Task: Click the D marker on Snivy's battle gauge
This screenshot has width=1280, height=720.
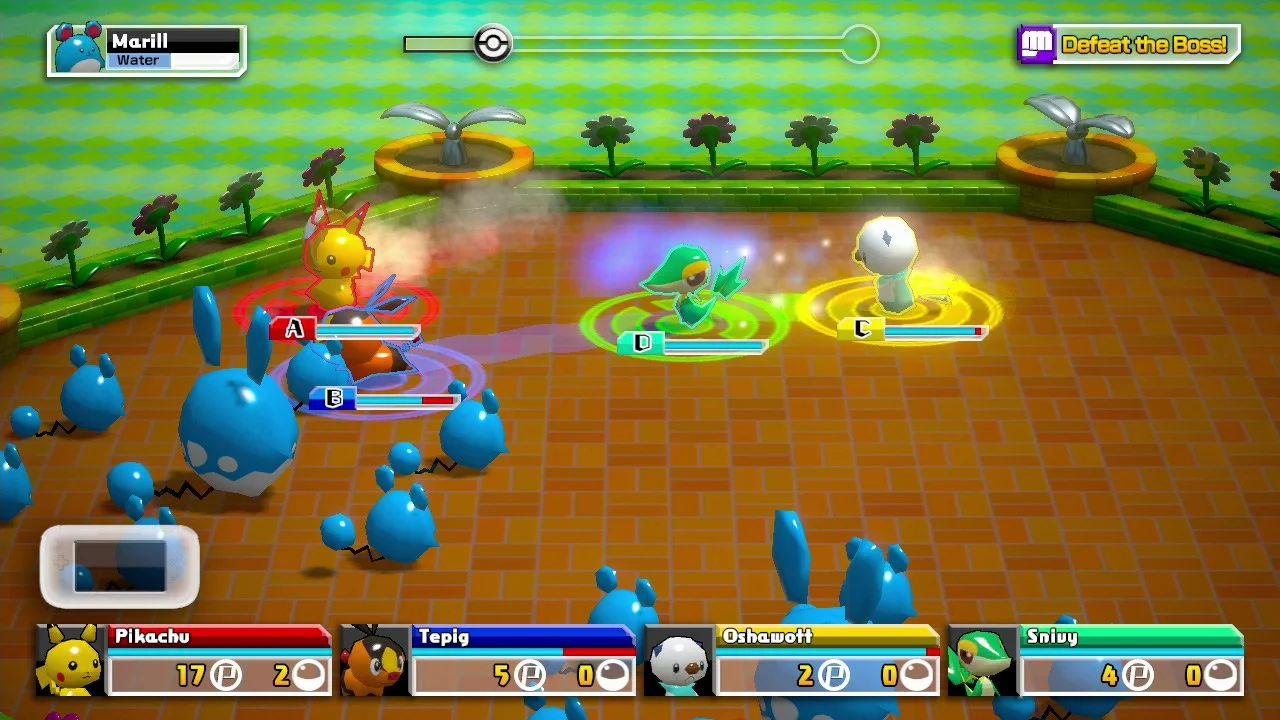Action: click(642, 342)
